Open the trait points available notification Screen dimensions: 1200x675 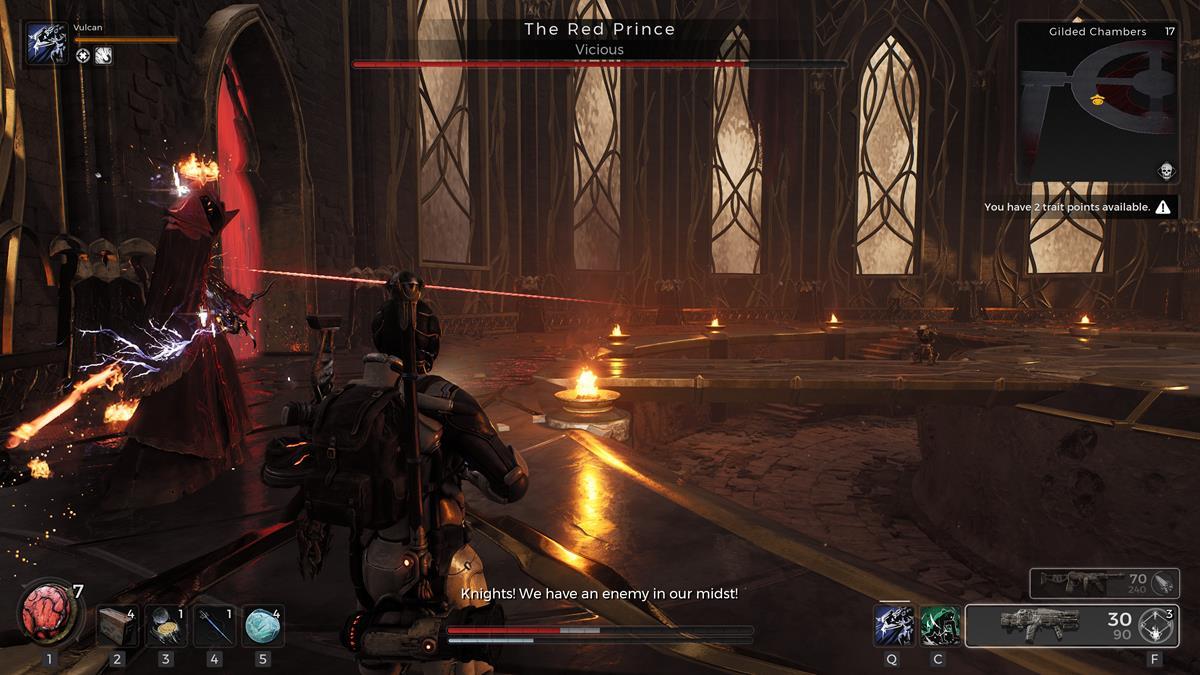coord(1076,207)
